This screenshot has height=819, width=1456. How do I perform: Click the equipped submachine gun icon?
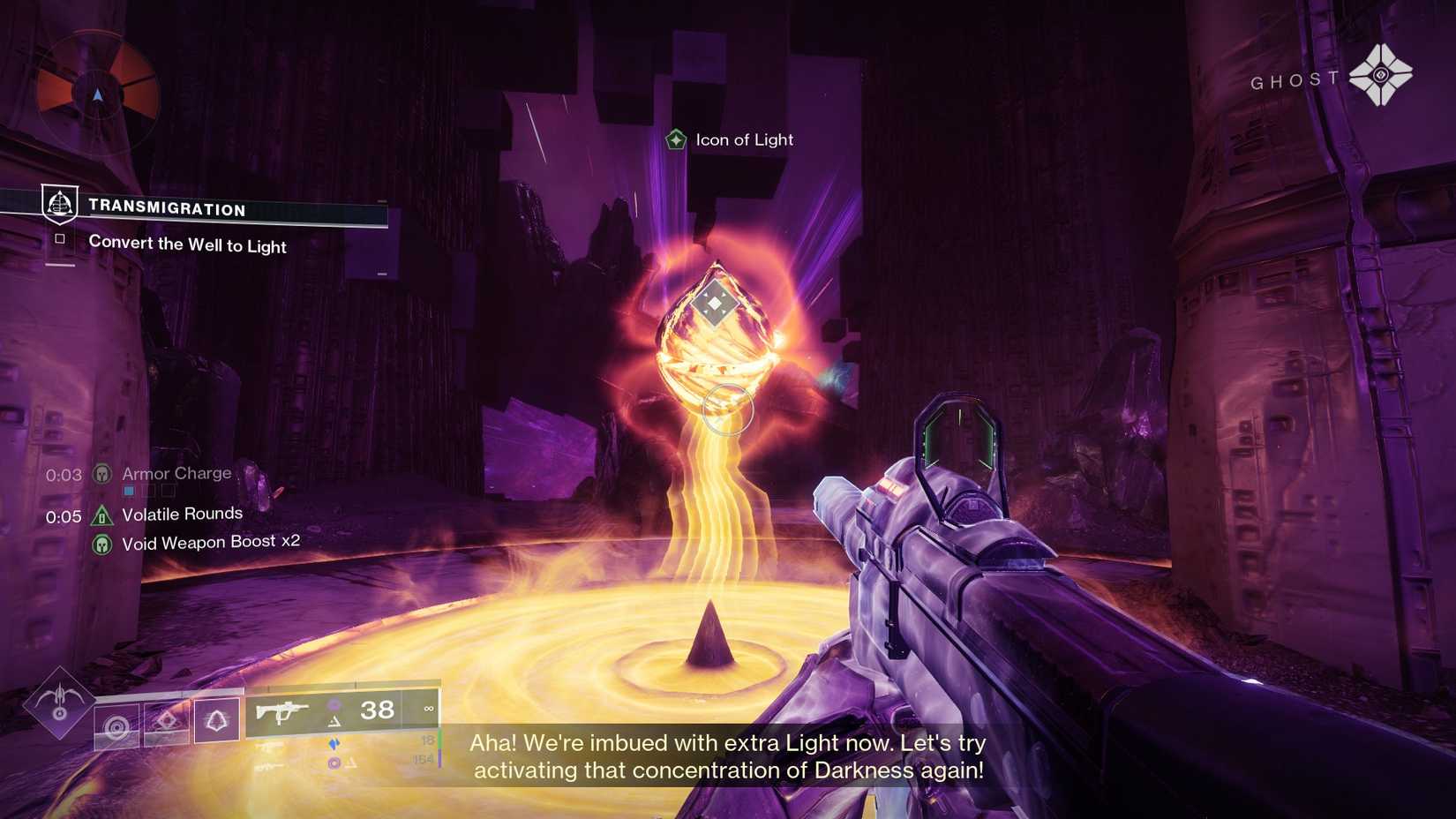[282, 711]
